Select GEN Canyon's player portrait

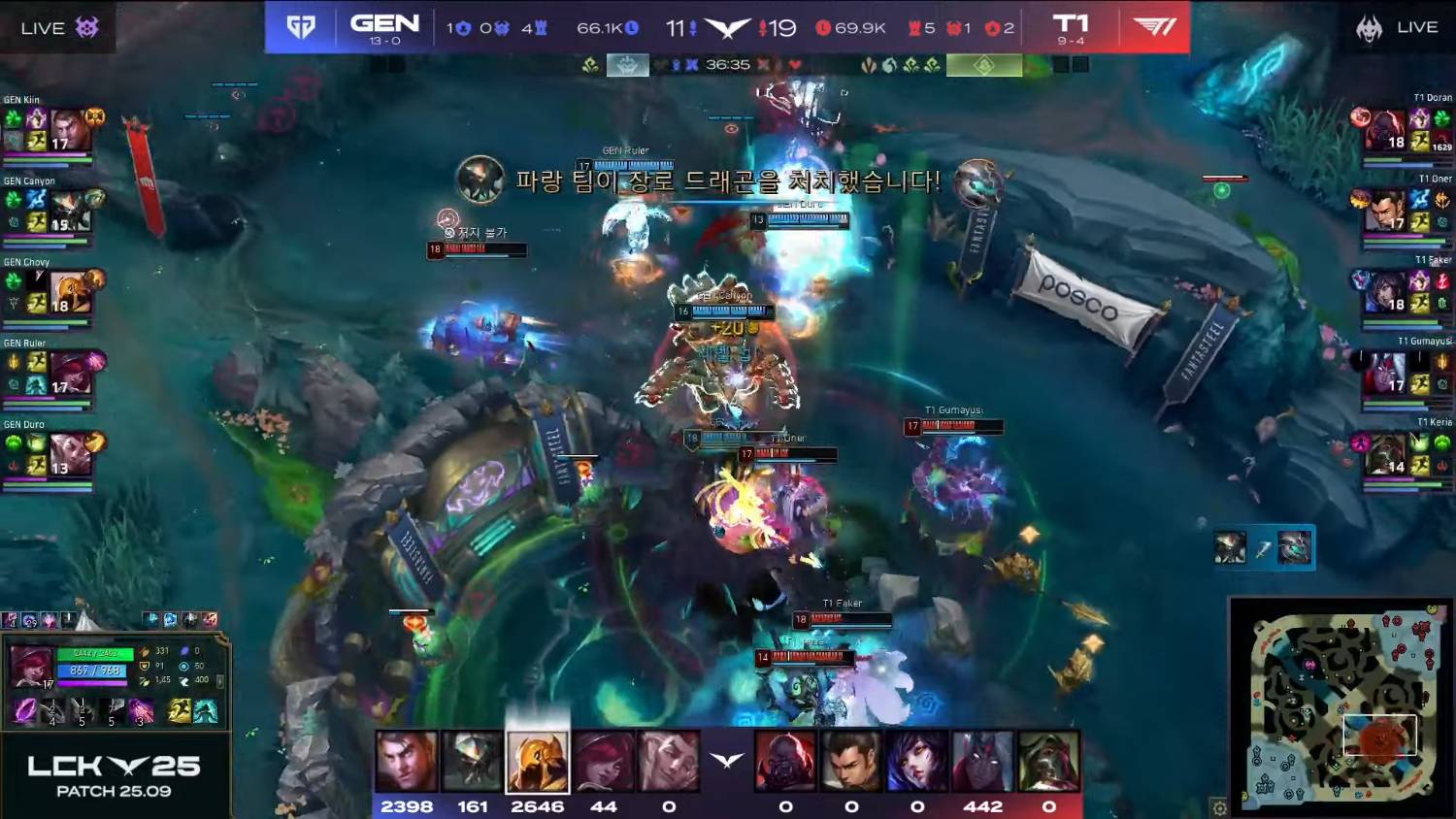69,211
